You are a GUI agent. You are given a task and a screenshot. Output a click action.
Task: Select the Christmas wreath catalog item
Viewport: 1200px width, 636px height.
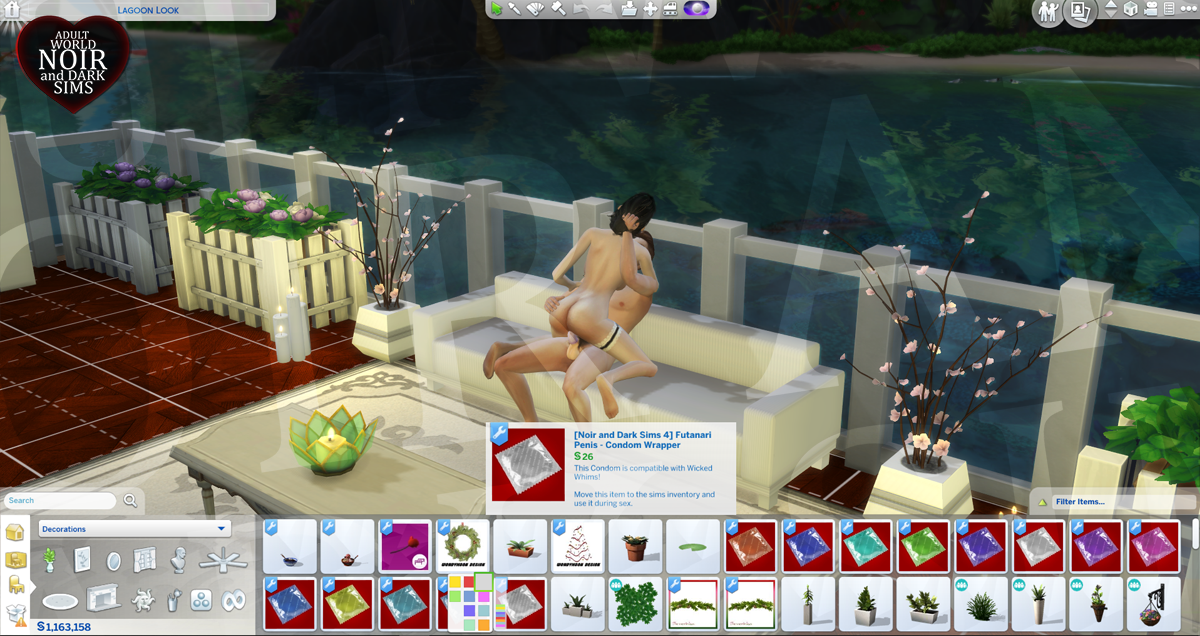463,546
